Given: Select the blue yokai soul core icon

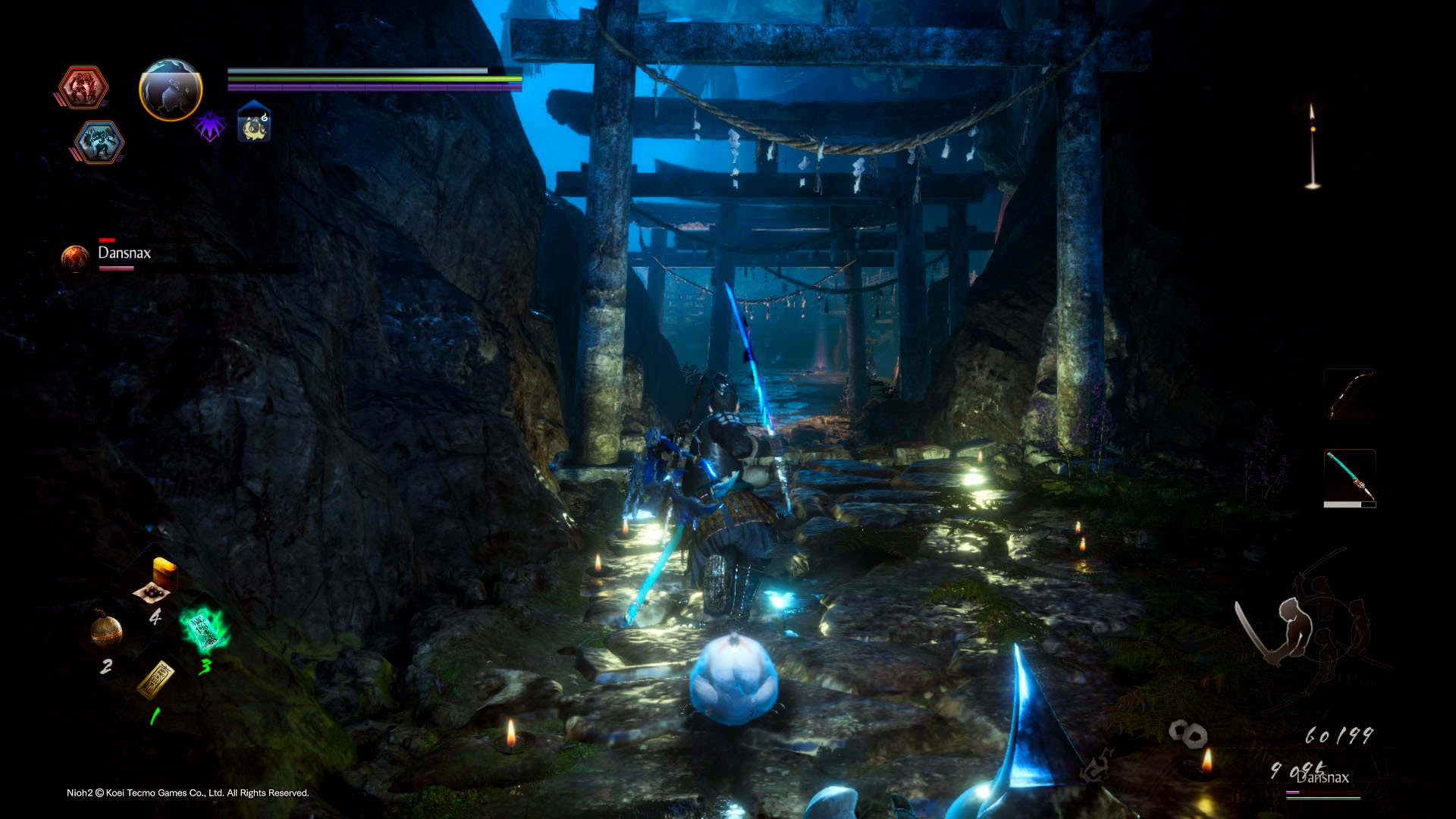Looking at the screenshot, I should [99, 142].
